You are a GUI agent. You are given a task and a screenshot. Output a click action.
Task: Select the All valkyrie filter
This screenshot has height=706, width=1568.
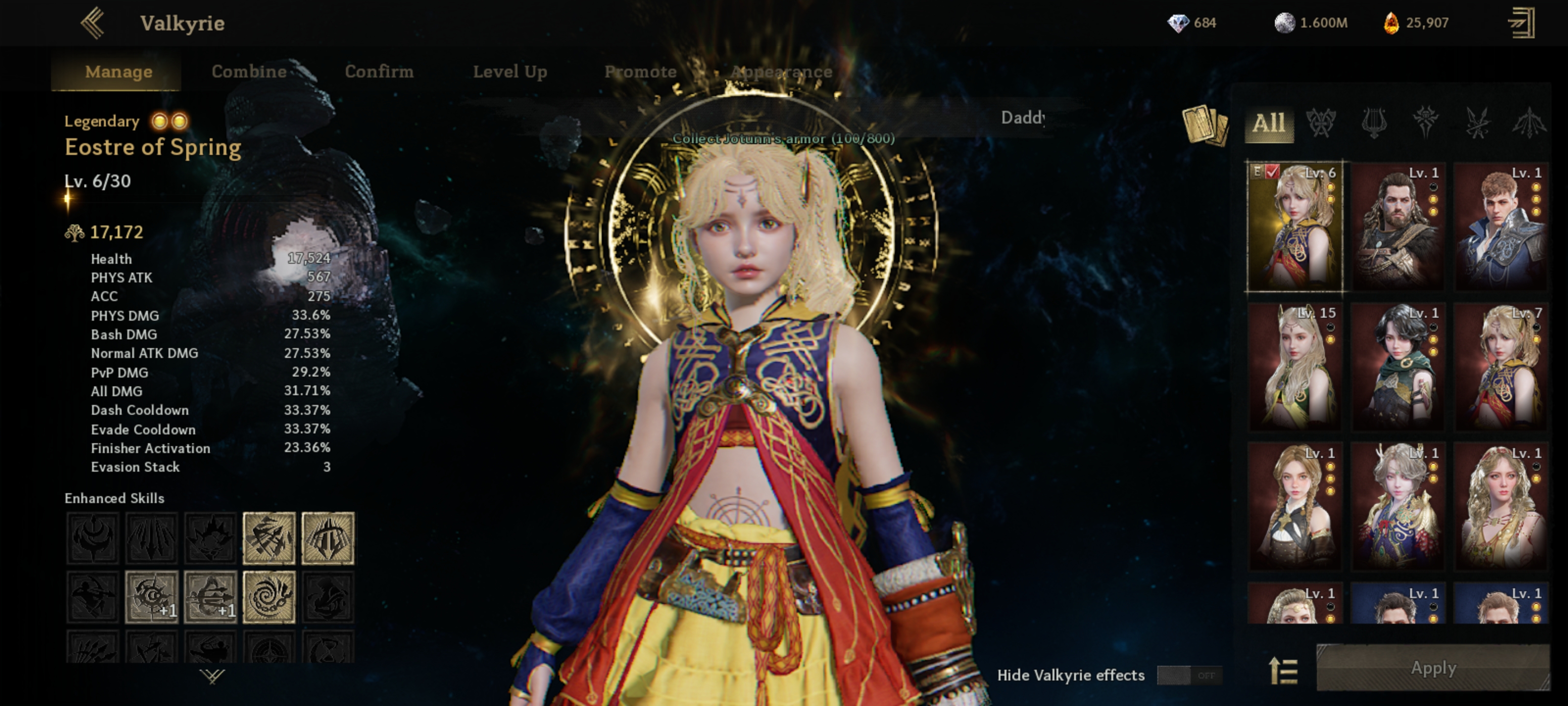coord(1269,124)
